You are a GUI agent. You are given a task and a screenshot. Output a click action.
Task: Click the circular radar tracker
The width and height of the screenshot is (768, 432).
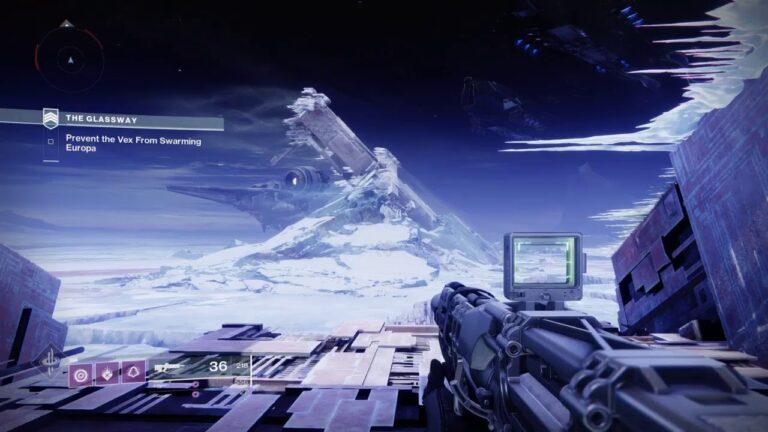point(69,60)
